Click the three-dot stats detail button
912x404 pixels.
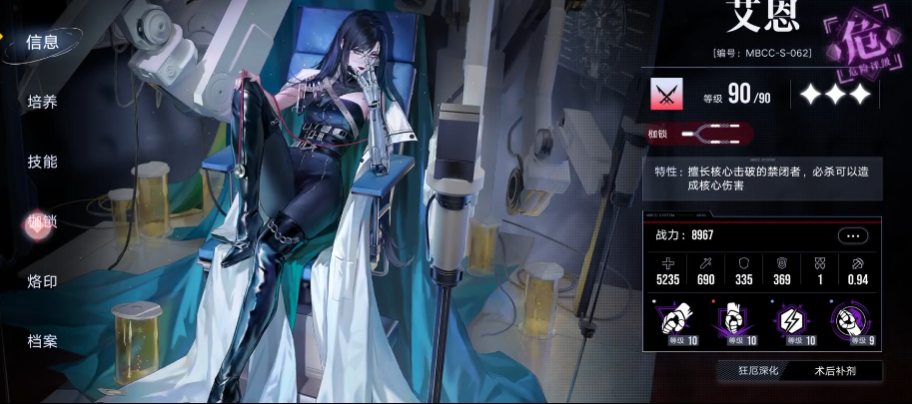point(852,236)
